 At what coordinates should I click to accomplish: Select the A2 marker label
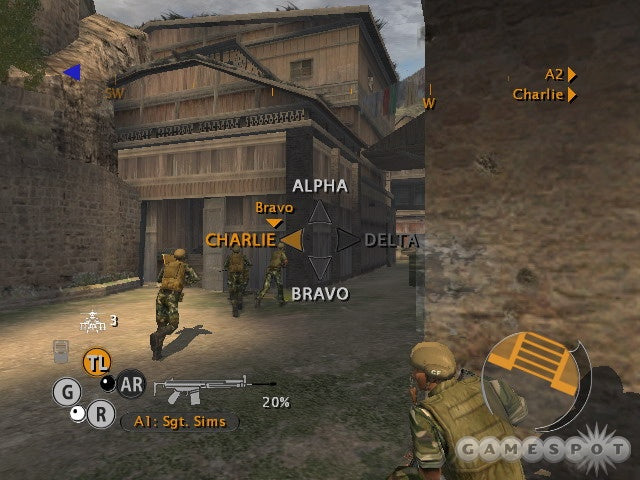[x=555, y=74]
